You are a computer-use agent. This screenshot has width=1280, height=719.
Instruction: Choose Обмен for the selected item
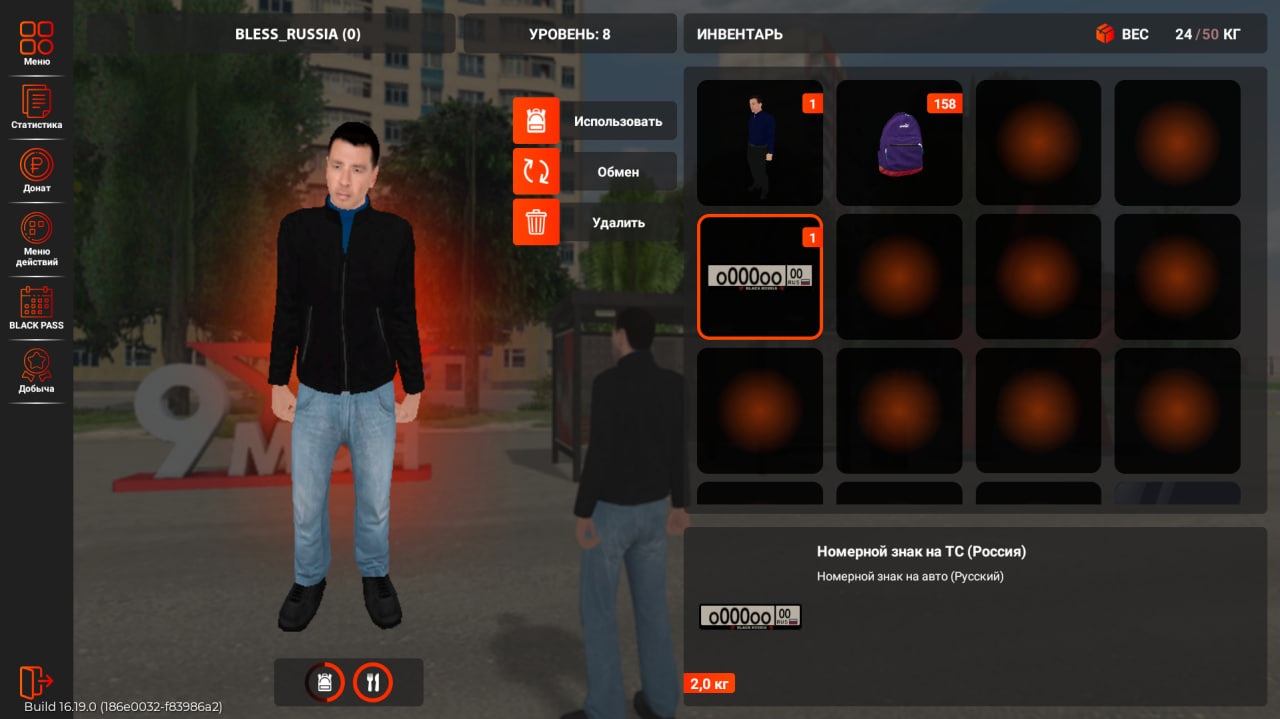click(595, 172)
